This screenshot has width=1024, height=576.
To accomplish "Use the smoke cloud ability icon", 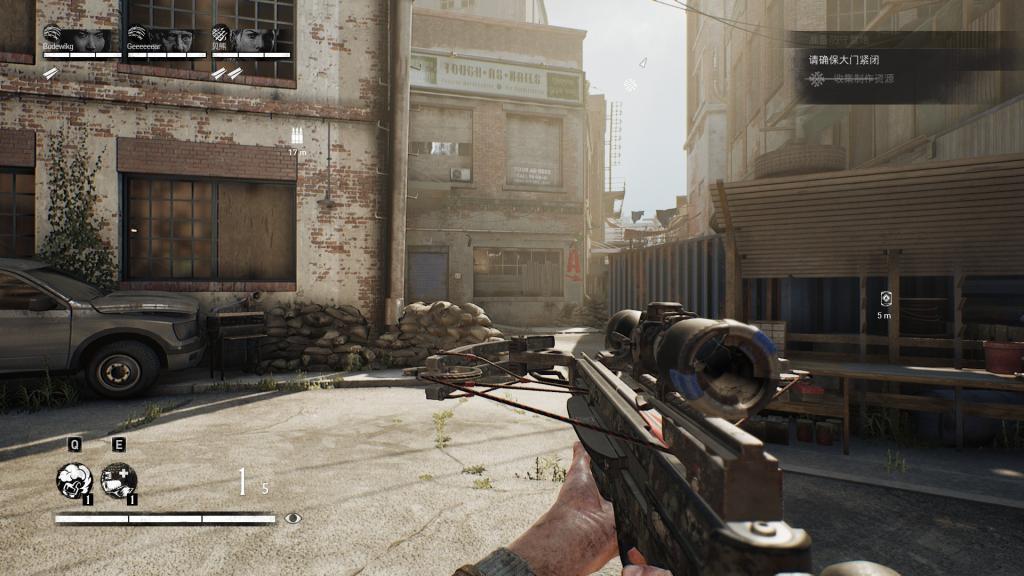I will click(74, 480).
